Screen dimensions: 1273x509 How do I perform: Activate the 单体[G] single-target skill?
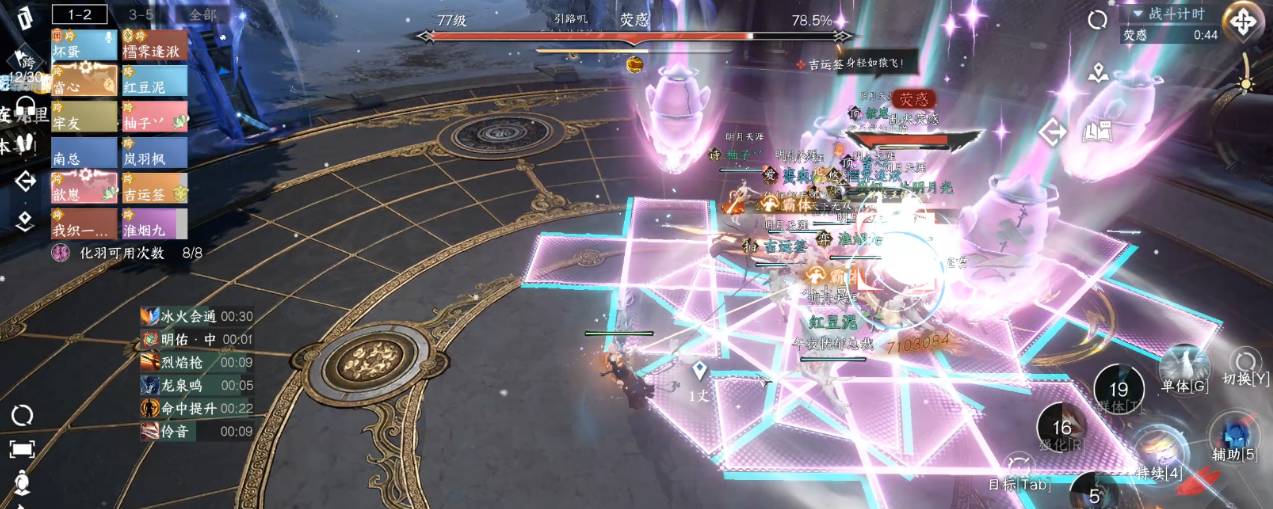[1184, 368]
